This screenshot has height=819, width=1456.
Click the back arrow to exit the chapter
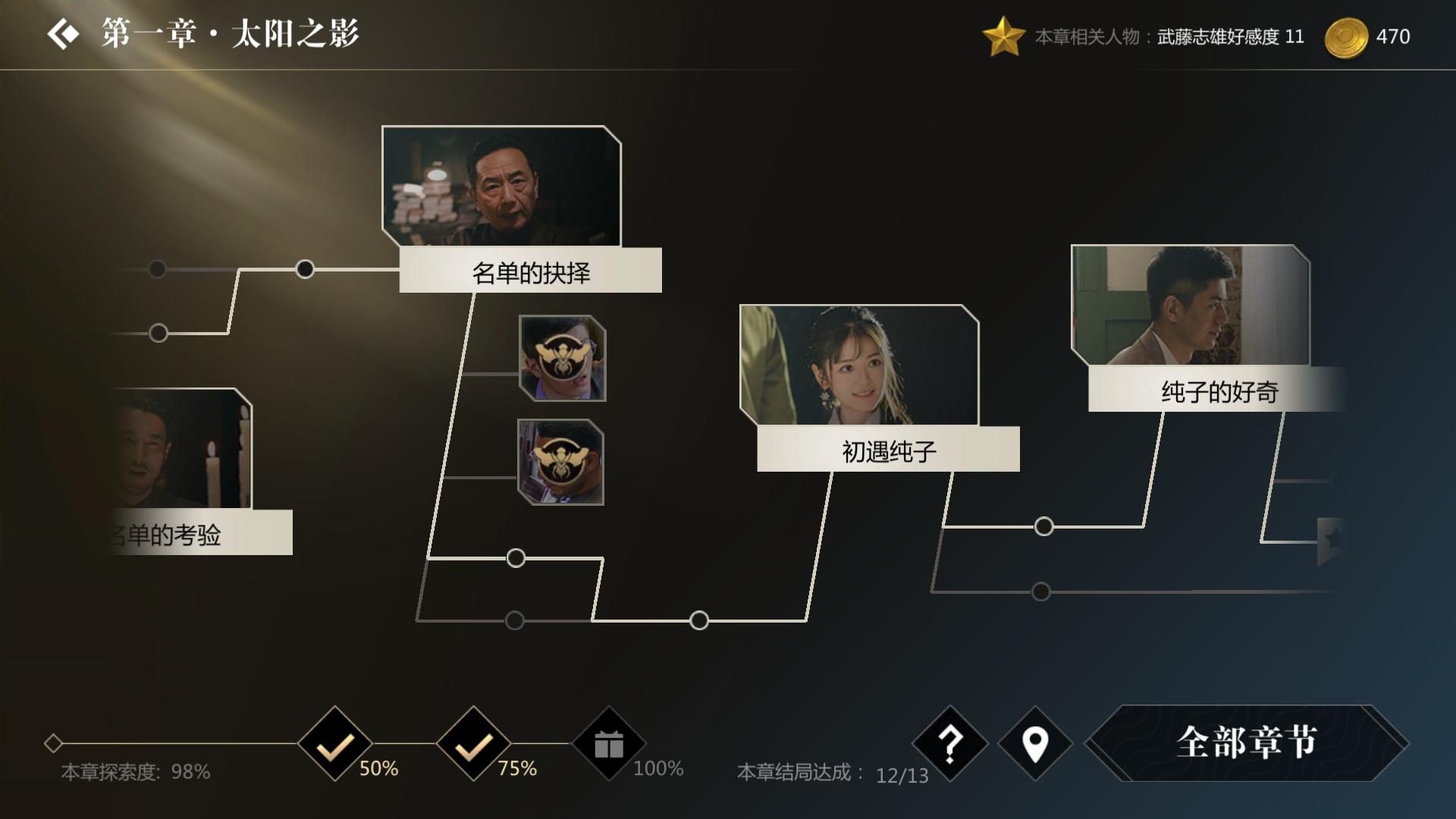(x=64, y=33)
